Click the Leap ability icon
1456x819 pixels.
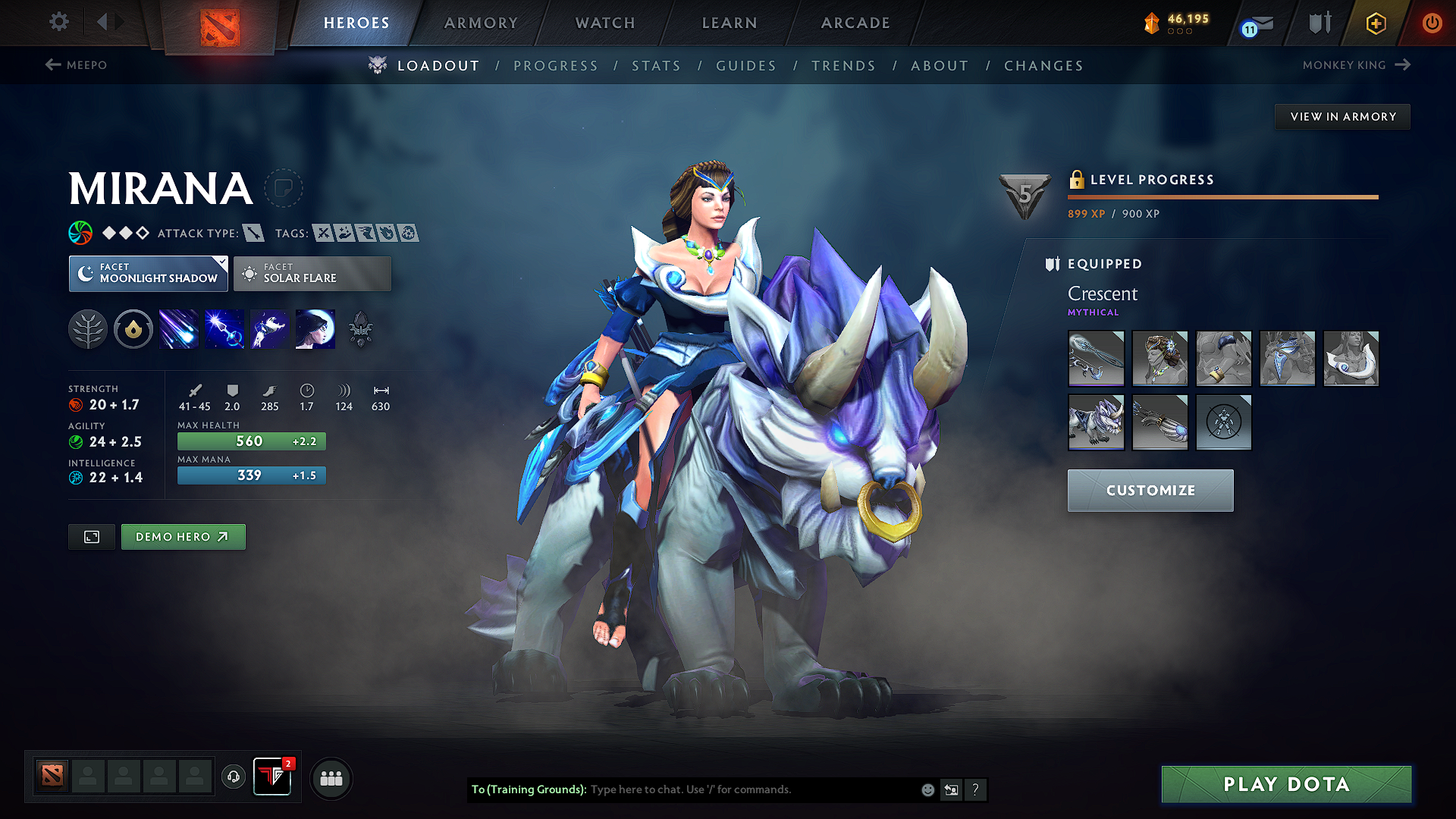tap(269, 328)
